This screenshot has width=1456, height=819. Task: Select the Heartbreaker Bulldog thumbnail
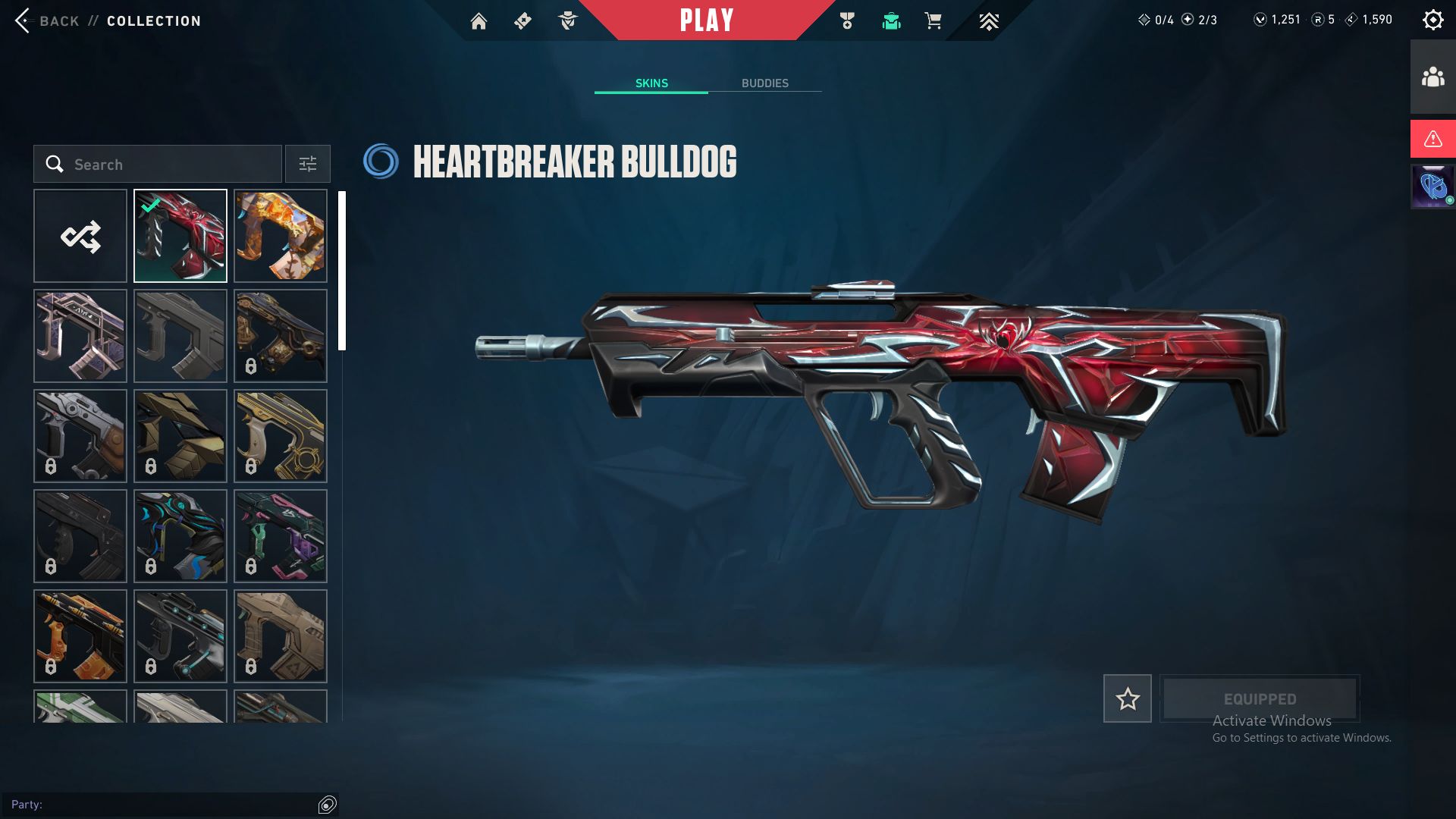180,236
